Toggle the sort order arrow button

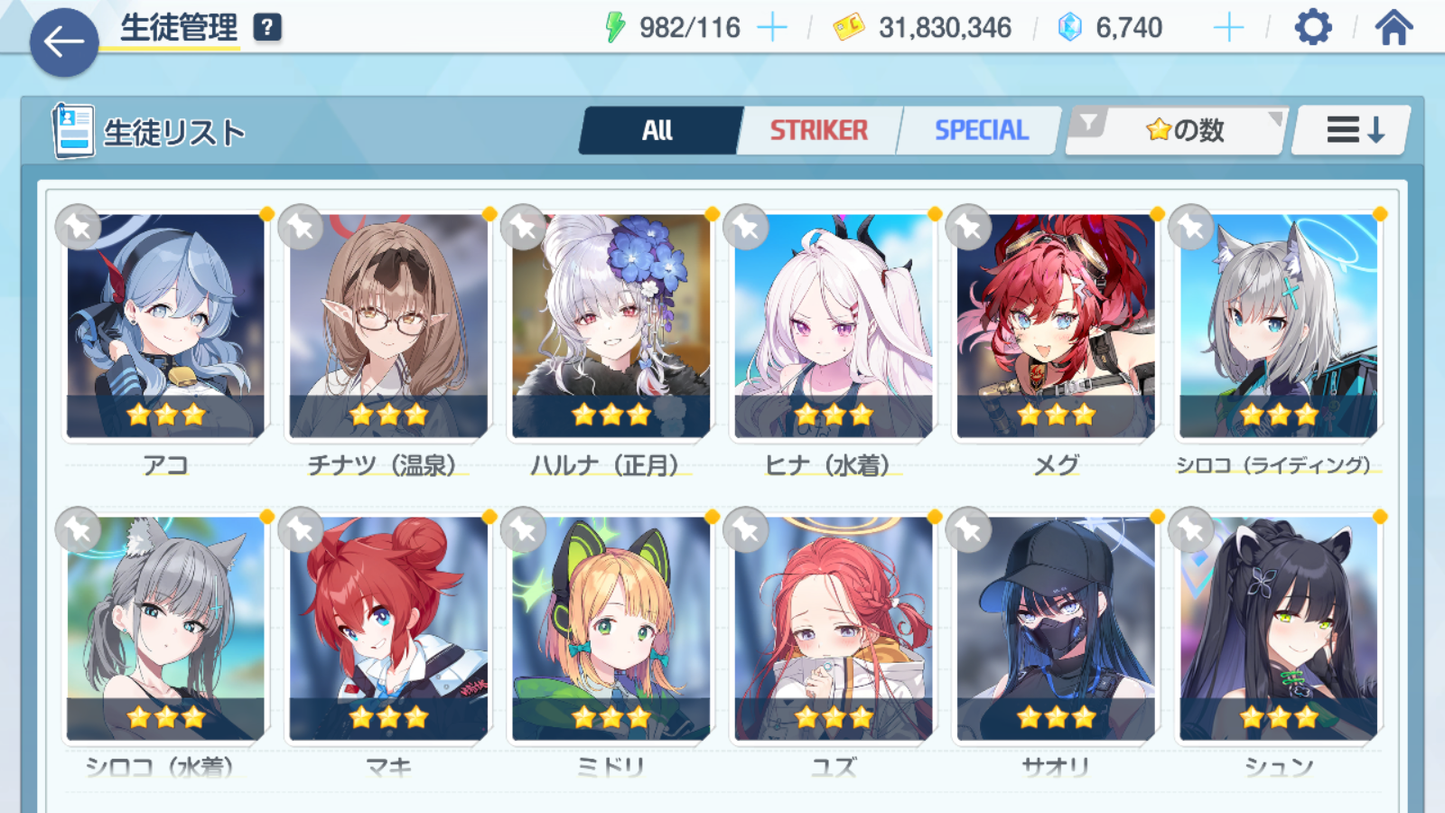pyautogui.click(x=1352, y=130)
